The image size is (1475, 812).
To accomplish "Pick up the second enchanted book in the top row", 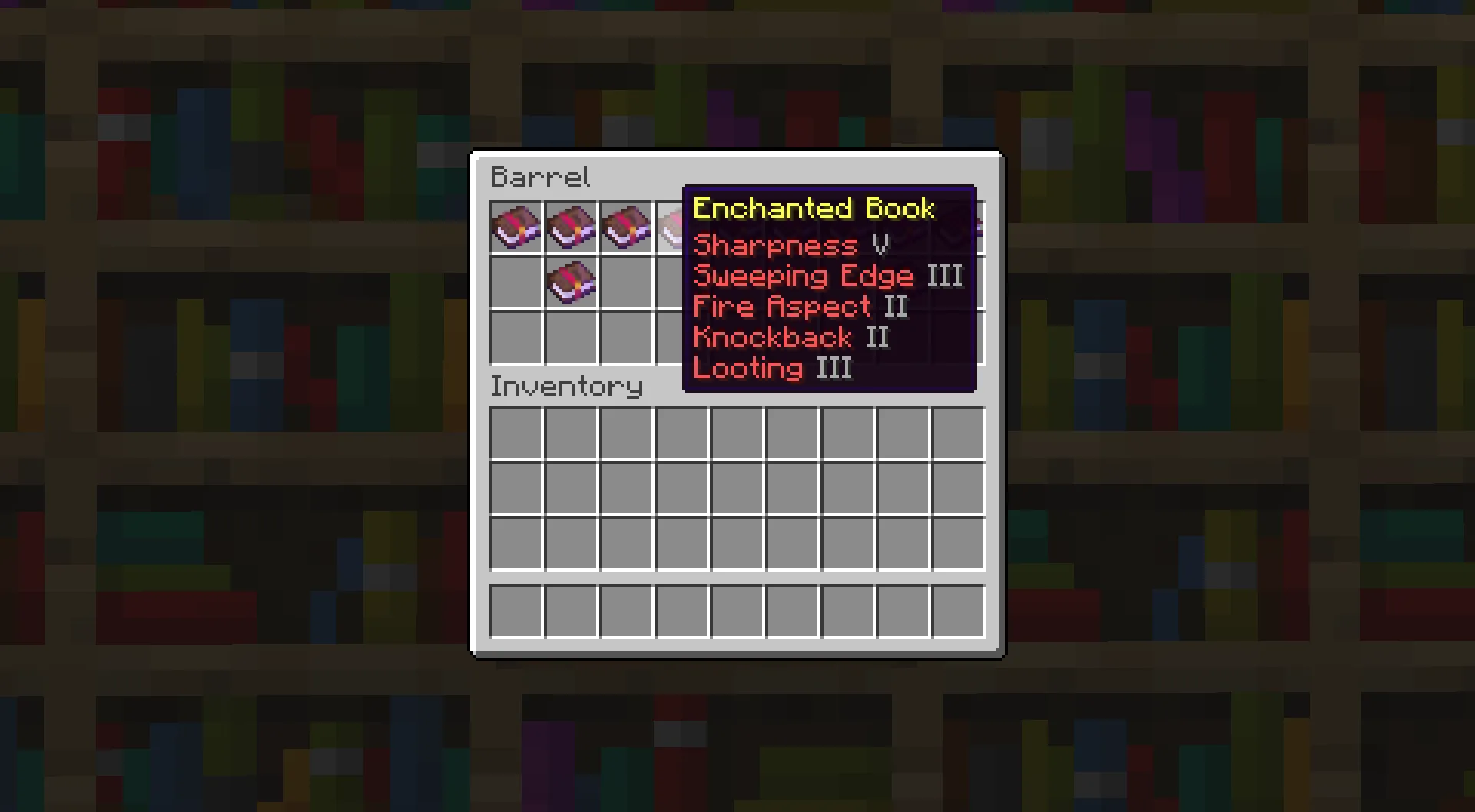I will pyautogui.click(x=570, y=227).
